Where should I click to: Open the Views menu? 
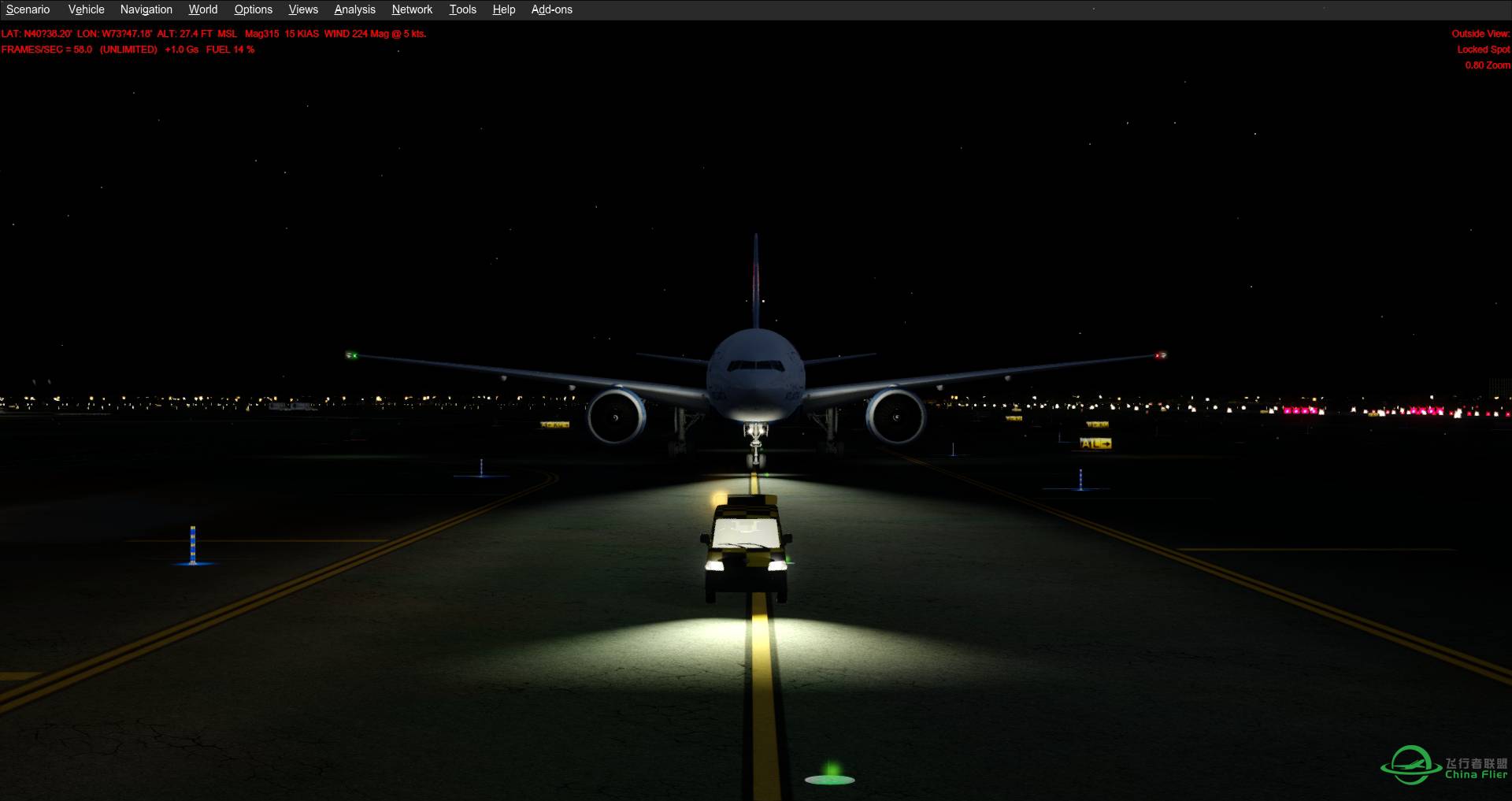302,9
